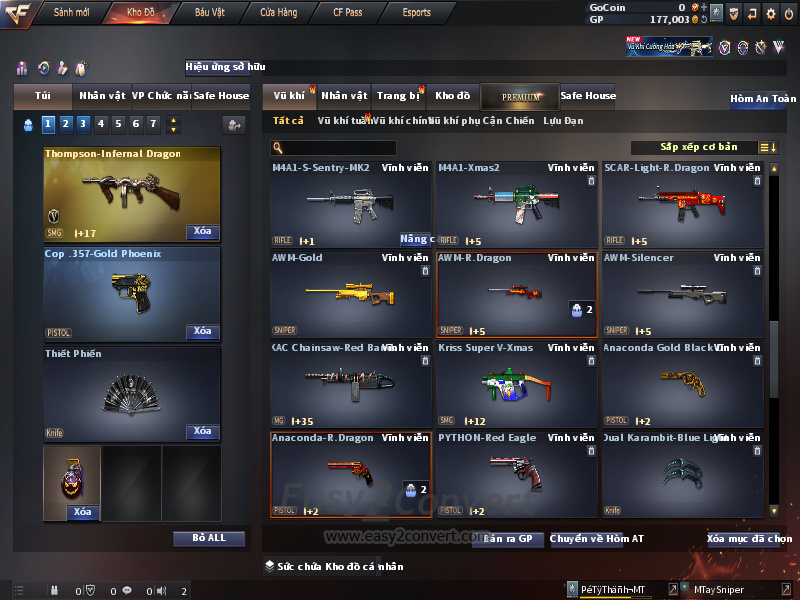Show the Nhân vật bag tab
The image size is (800, 600).
102,96
